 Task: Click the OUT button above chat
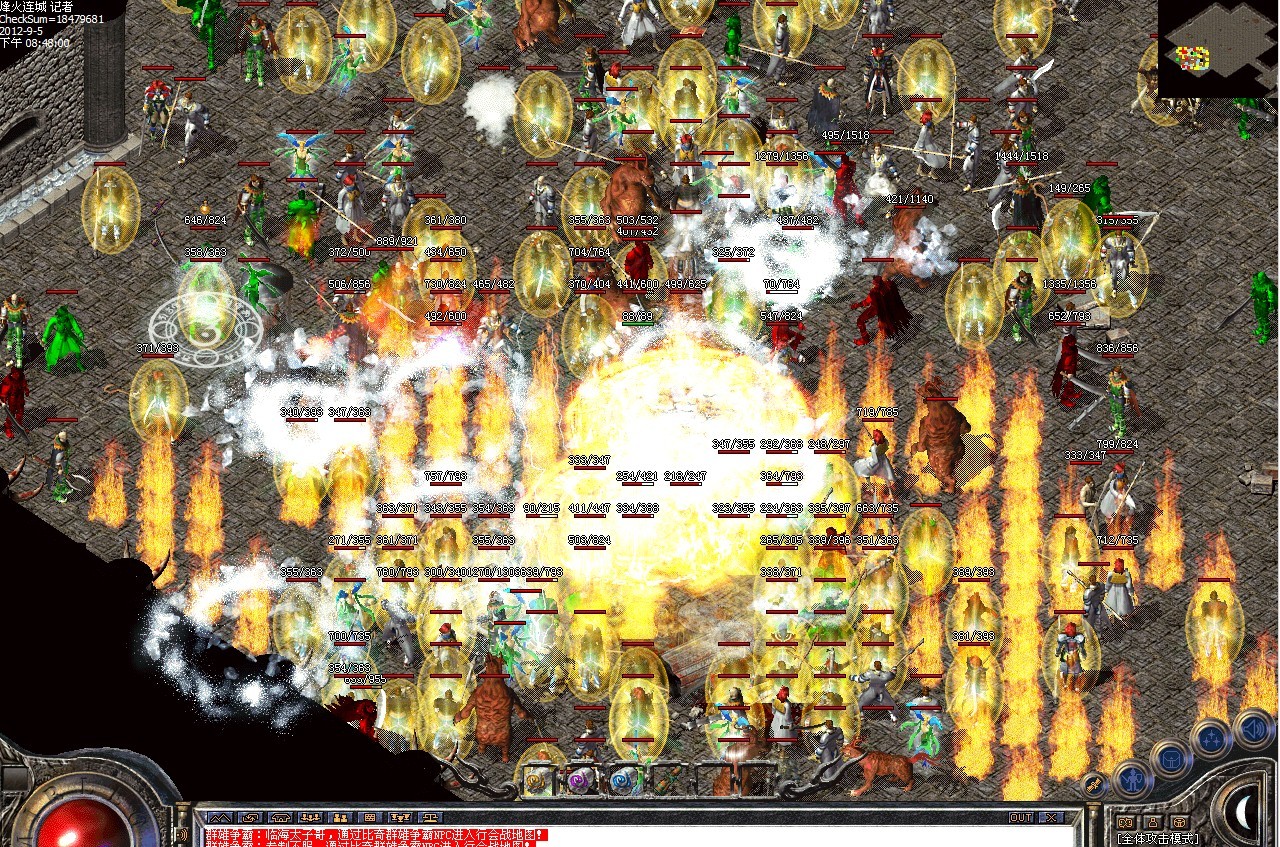pyautogui.click(x=1020, y=817)
